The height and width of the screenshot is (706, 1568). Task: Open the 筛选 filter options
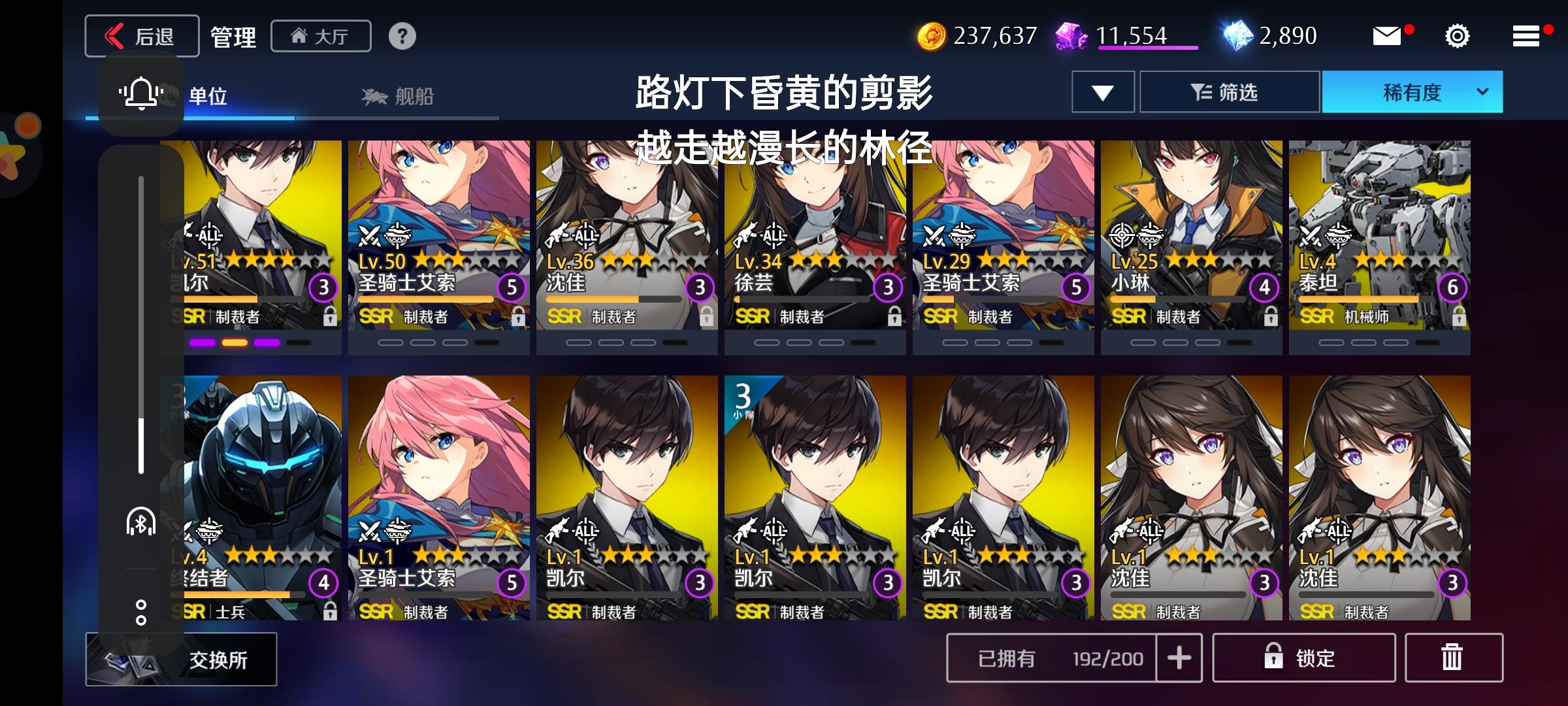(x=1230, y=92)
